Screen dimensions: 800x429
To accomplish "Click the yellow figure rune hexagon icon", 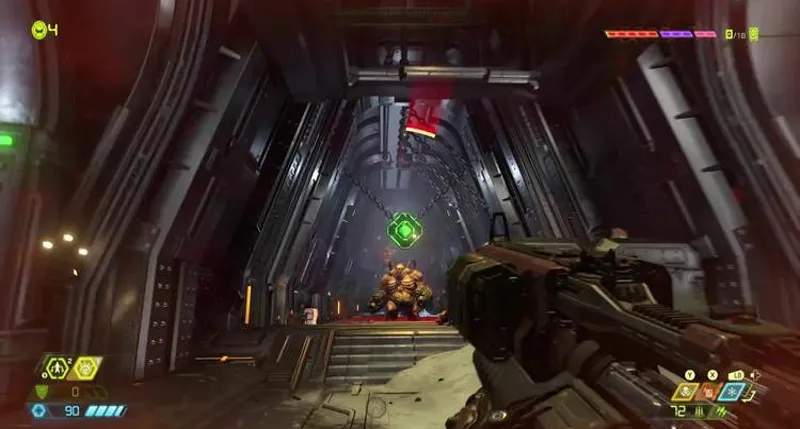I will click(59, 367).
